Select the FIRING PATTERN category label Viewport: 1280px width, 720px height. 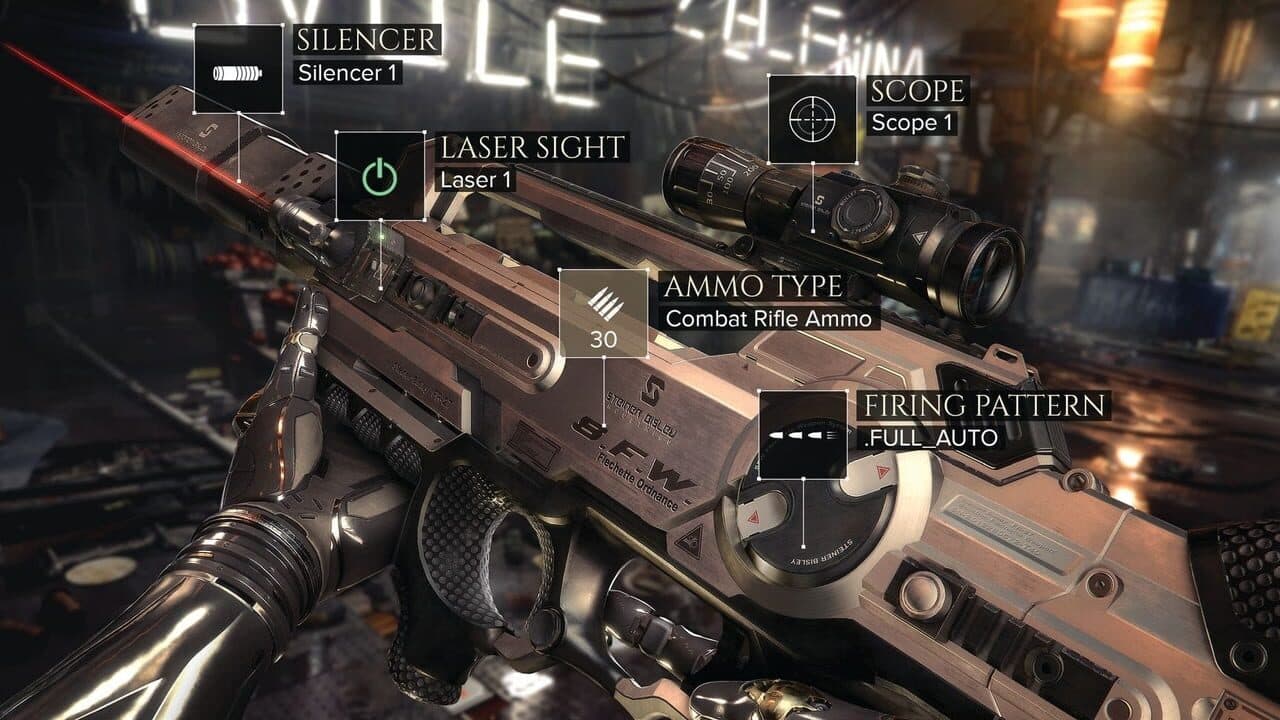(987, 406)
